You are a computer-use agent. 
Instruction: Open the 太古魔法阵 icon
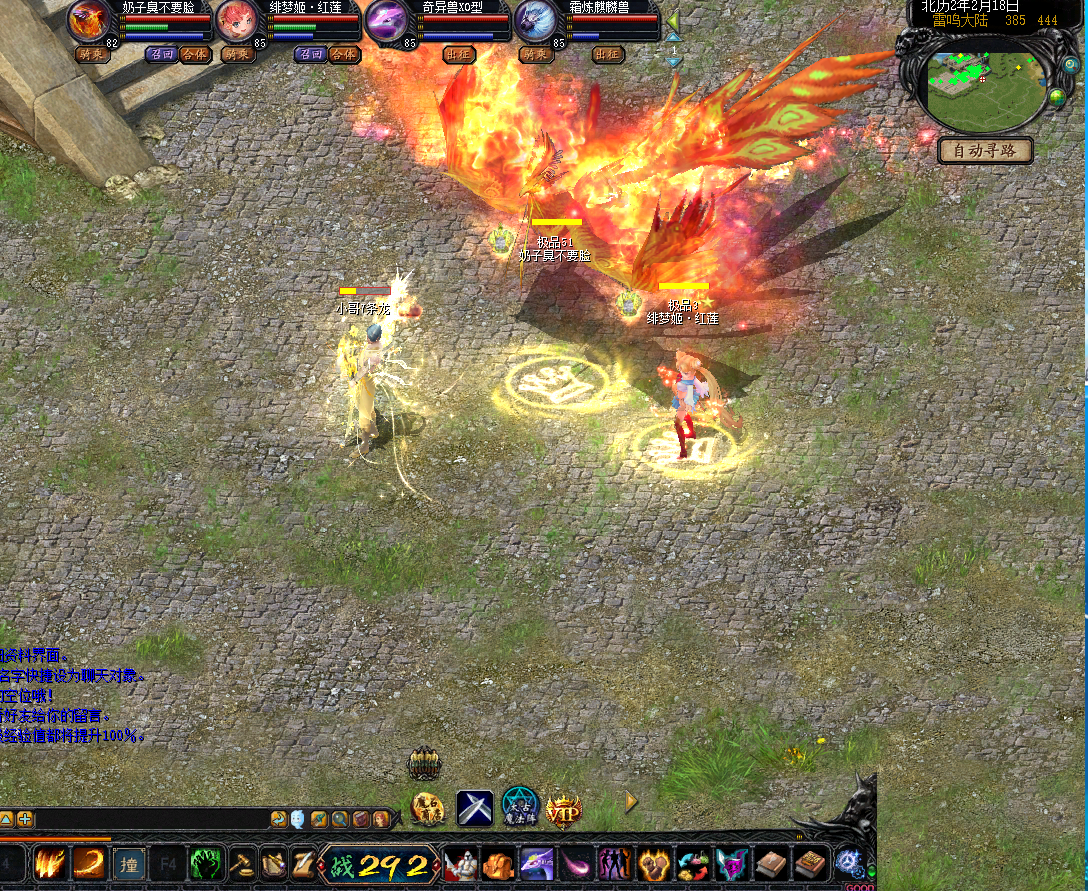click(x=520, y=807)
